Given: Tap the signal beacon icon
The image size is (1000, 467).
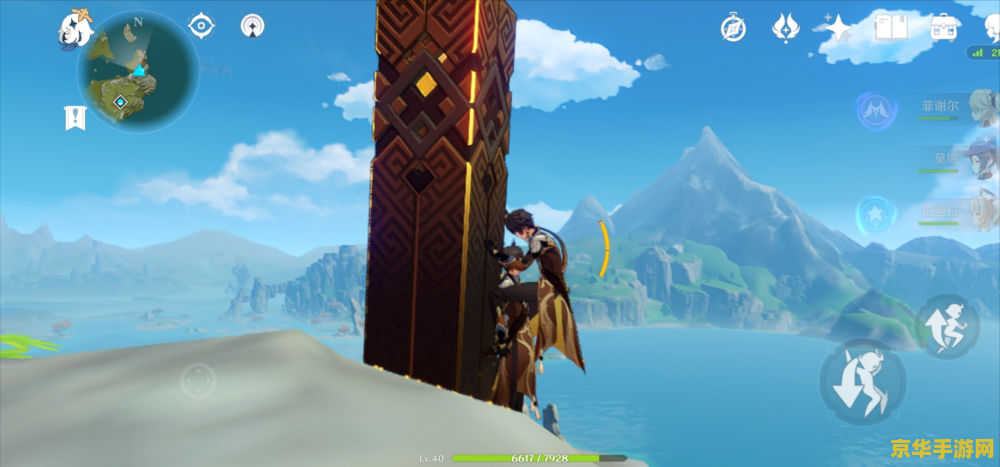Looking at the screenshot, I should (x=253, y=26).
